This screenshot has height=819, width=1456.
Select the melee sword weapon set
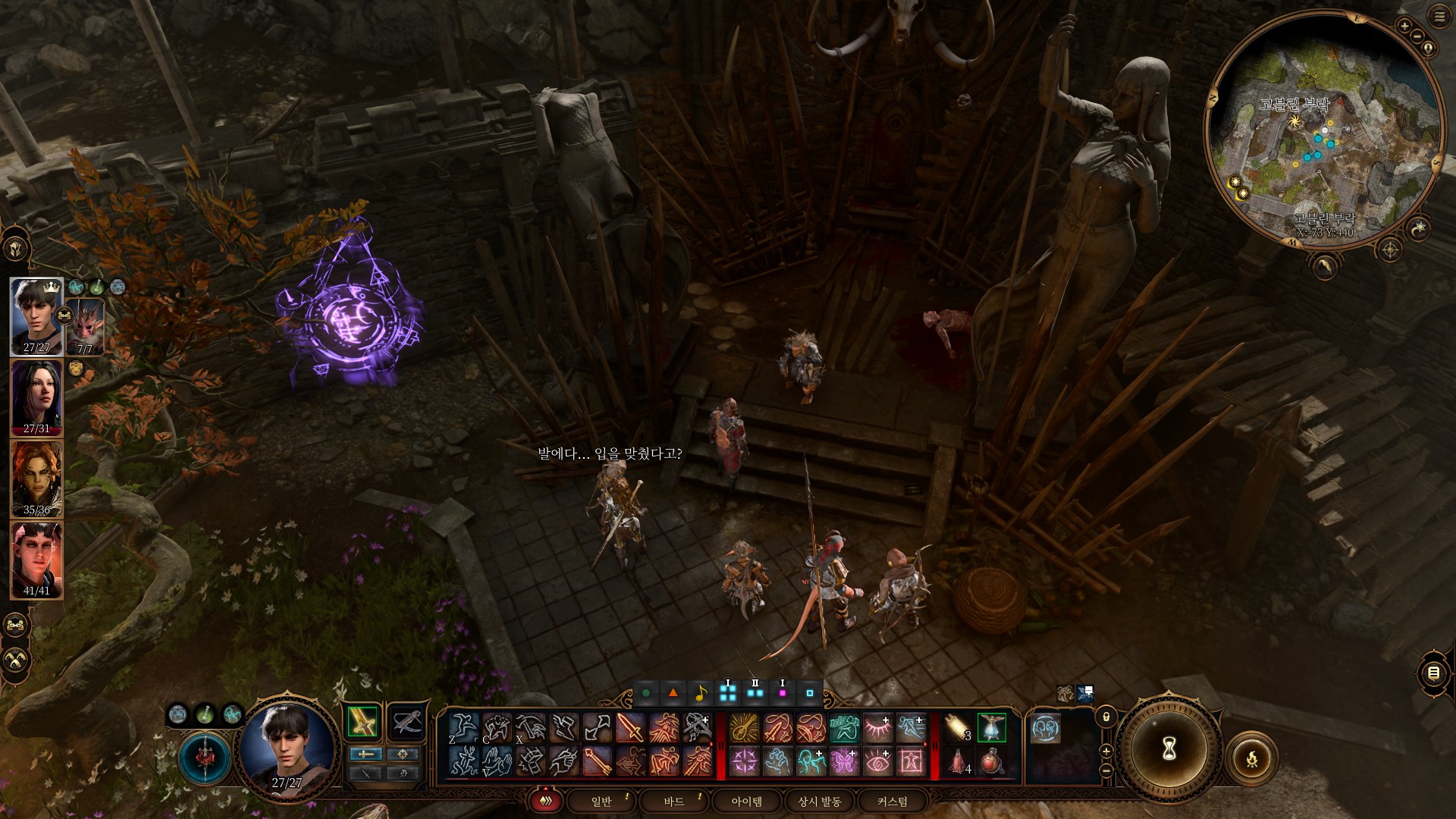[x=362, y=721]
